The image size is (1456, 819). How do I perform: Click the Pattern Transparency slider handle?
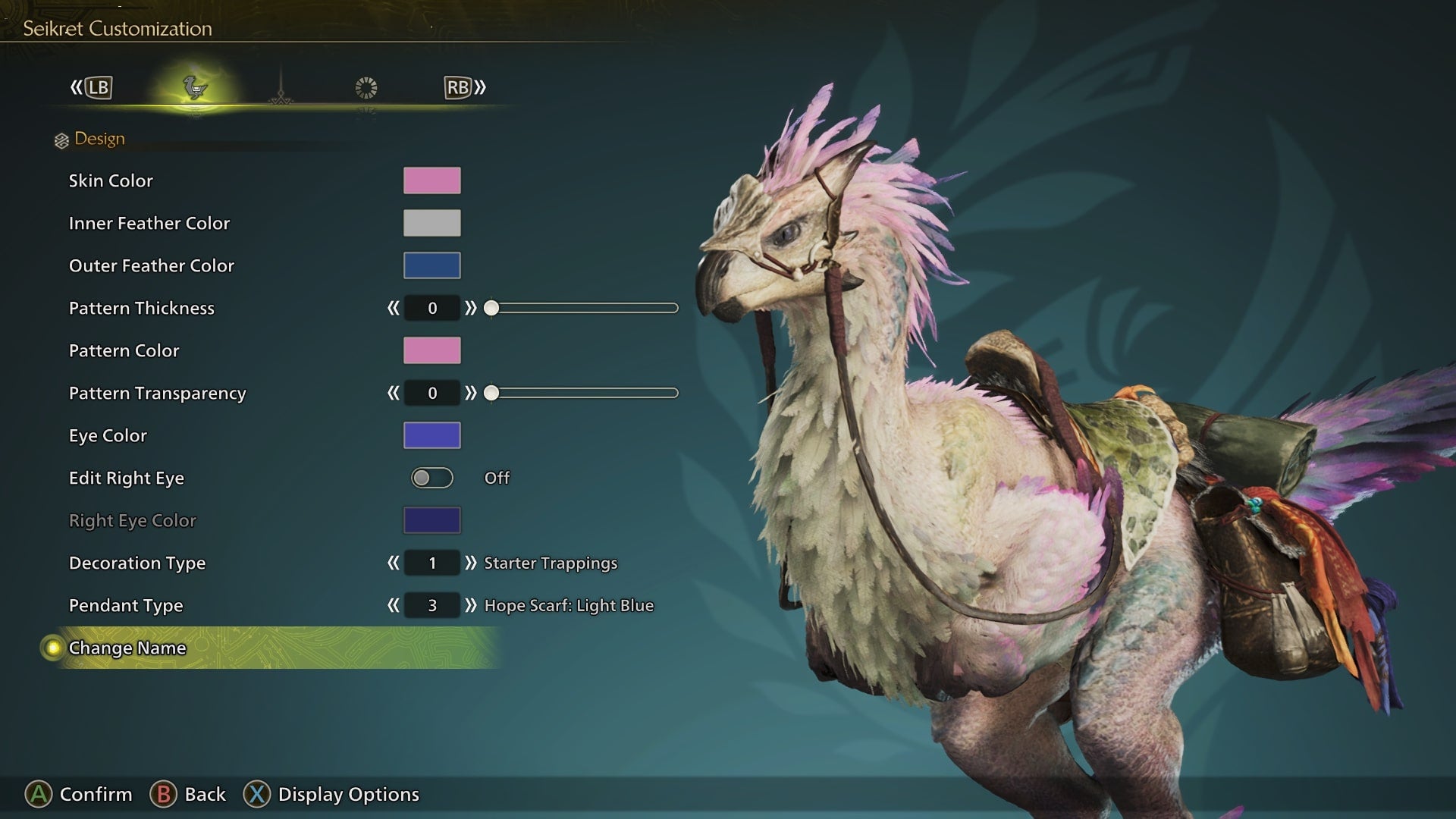491,393
